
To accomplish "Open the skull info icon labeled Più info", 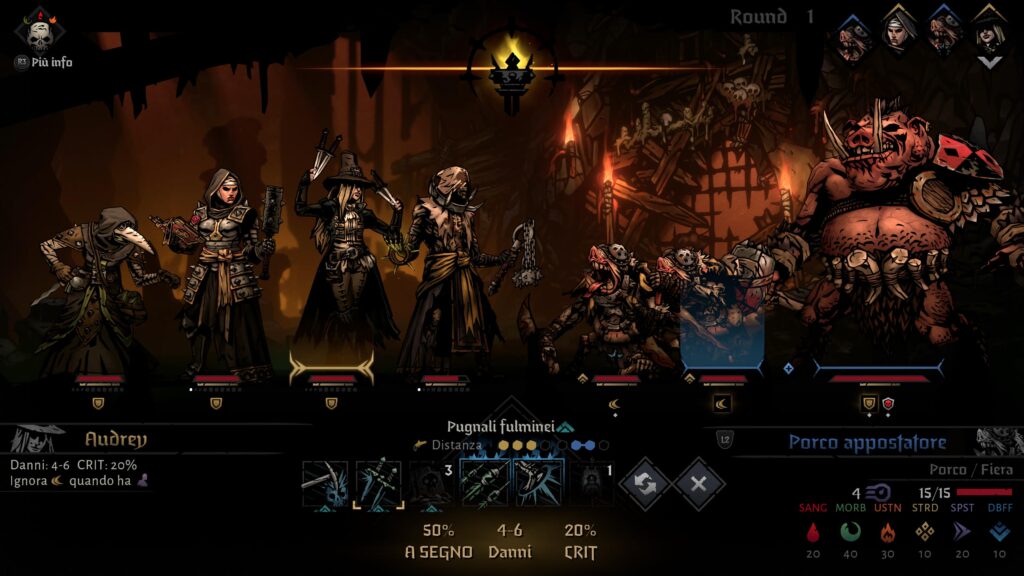I will pos(40,34).
